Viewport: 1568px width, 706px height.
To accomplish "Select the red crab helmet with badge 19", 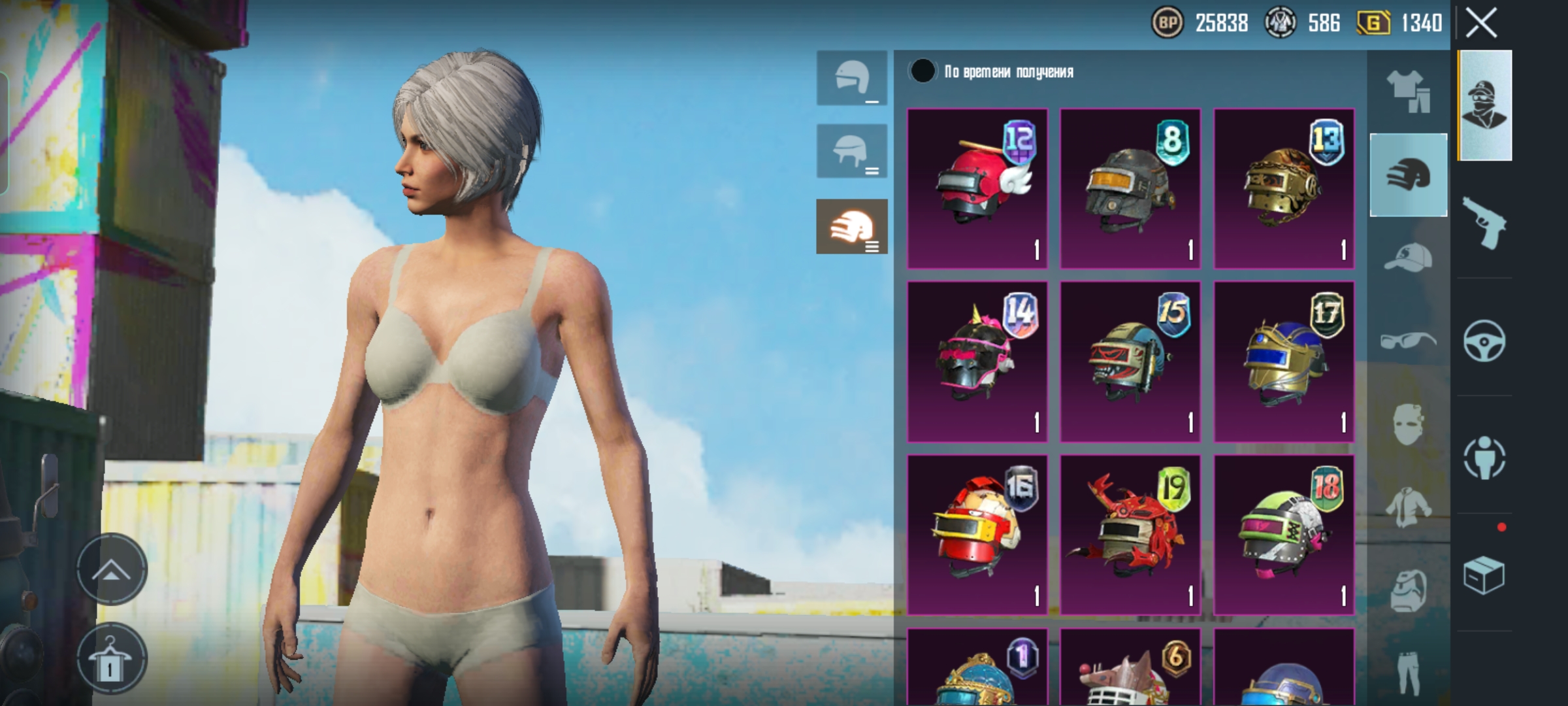I will [x=1130, y=535].
